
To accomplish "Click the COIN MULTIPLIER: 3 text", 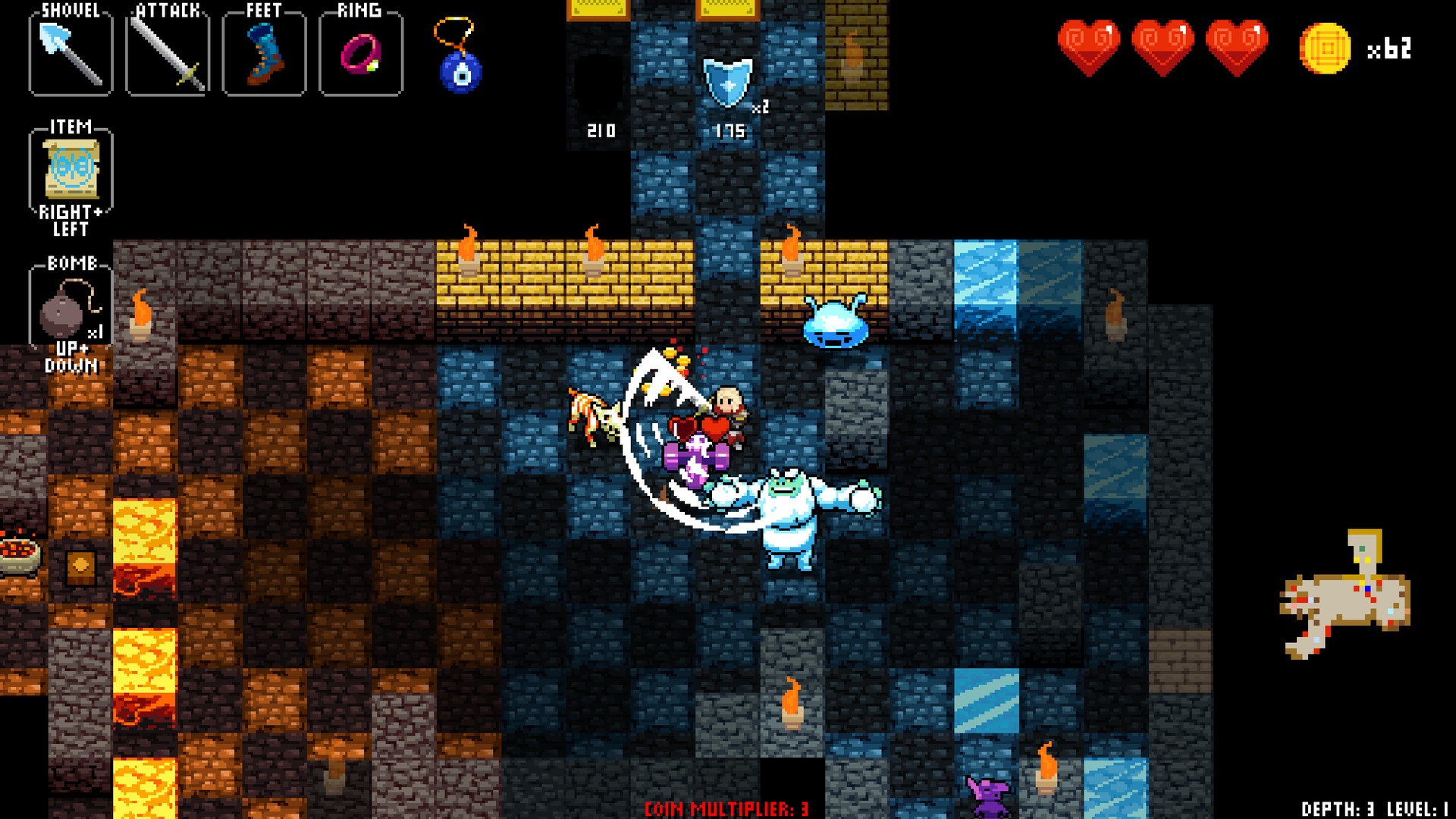I will pos(728,808).
